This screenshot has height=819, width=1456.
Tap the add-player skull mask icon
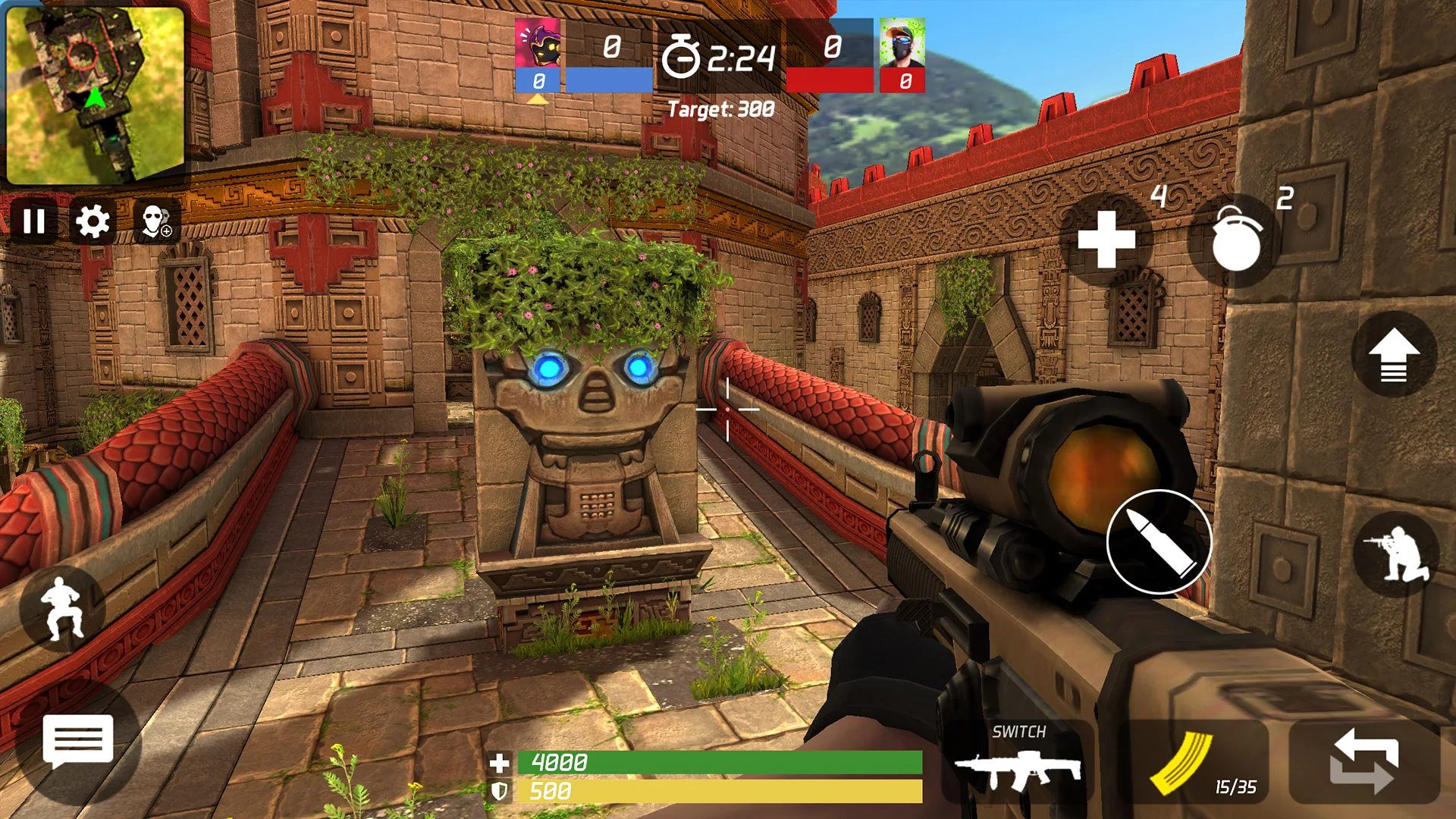[x=156, y=221]
